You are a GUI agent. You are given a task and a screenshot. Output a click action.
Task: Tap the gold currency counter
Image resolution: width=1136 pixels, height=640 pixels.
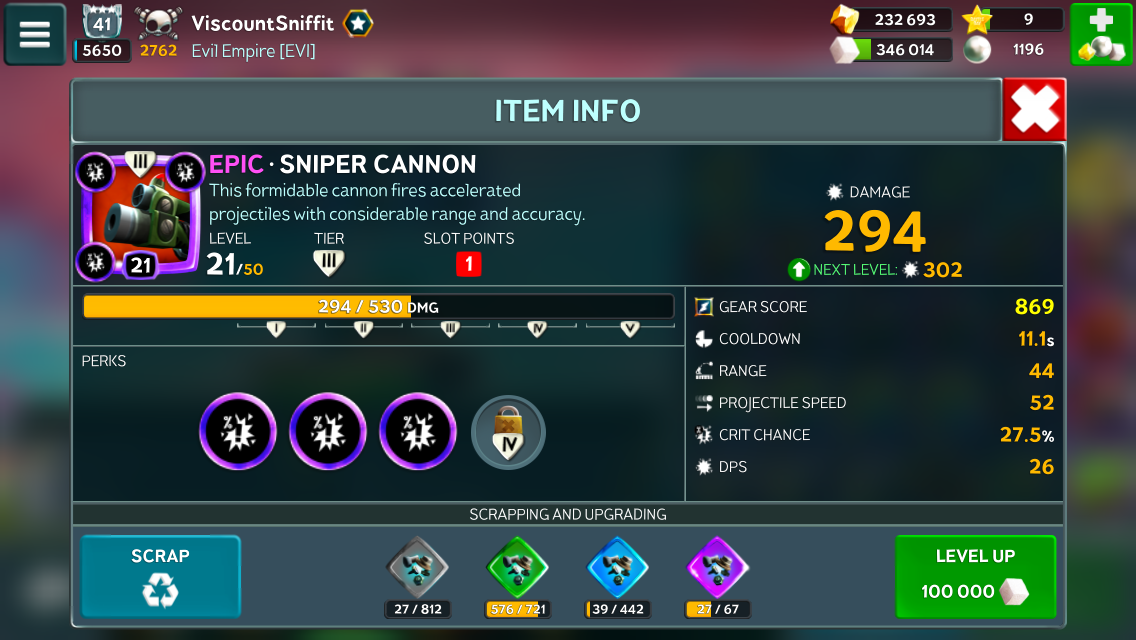[x=890, y=19]
